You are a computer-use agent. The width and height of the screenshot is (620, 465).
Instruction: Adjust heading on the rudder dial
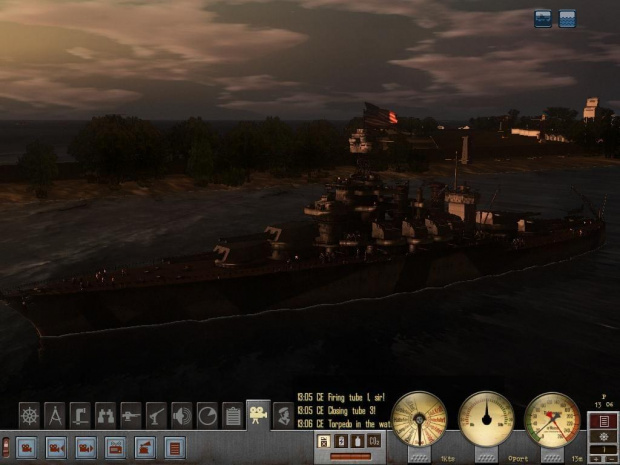tap(486, 419)
